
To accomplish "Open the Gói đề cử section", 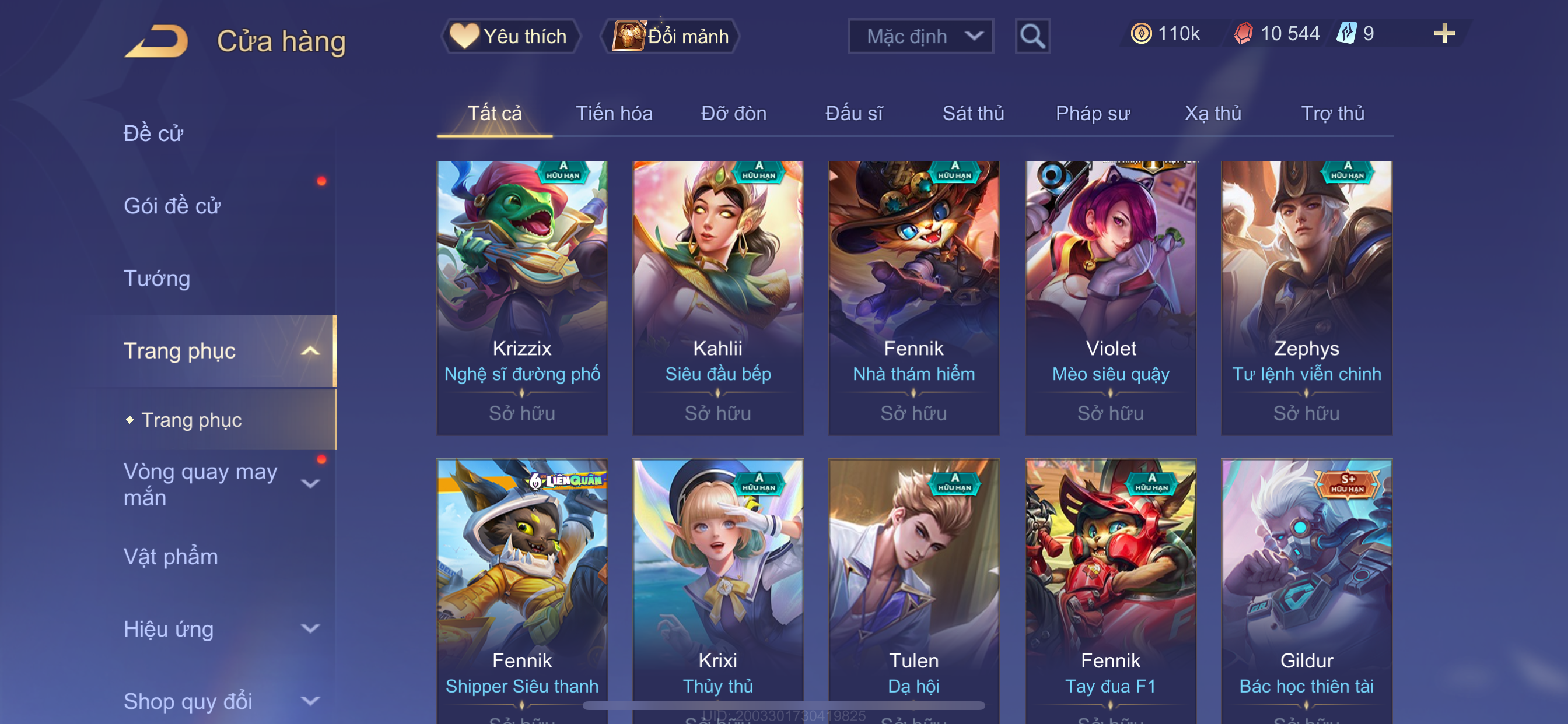I will (171, 206).
